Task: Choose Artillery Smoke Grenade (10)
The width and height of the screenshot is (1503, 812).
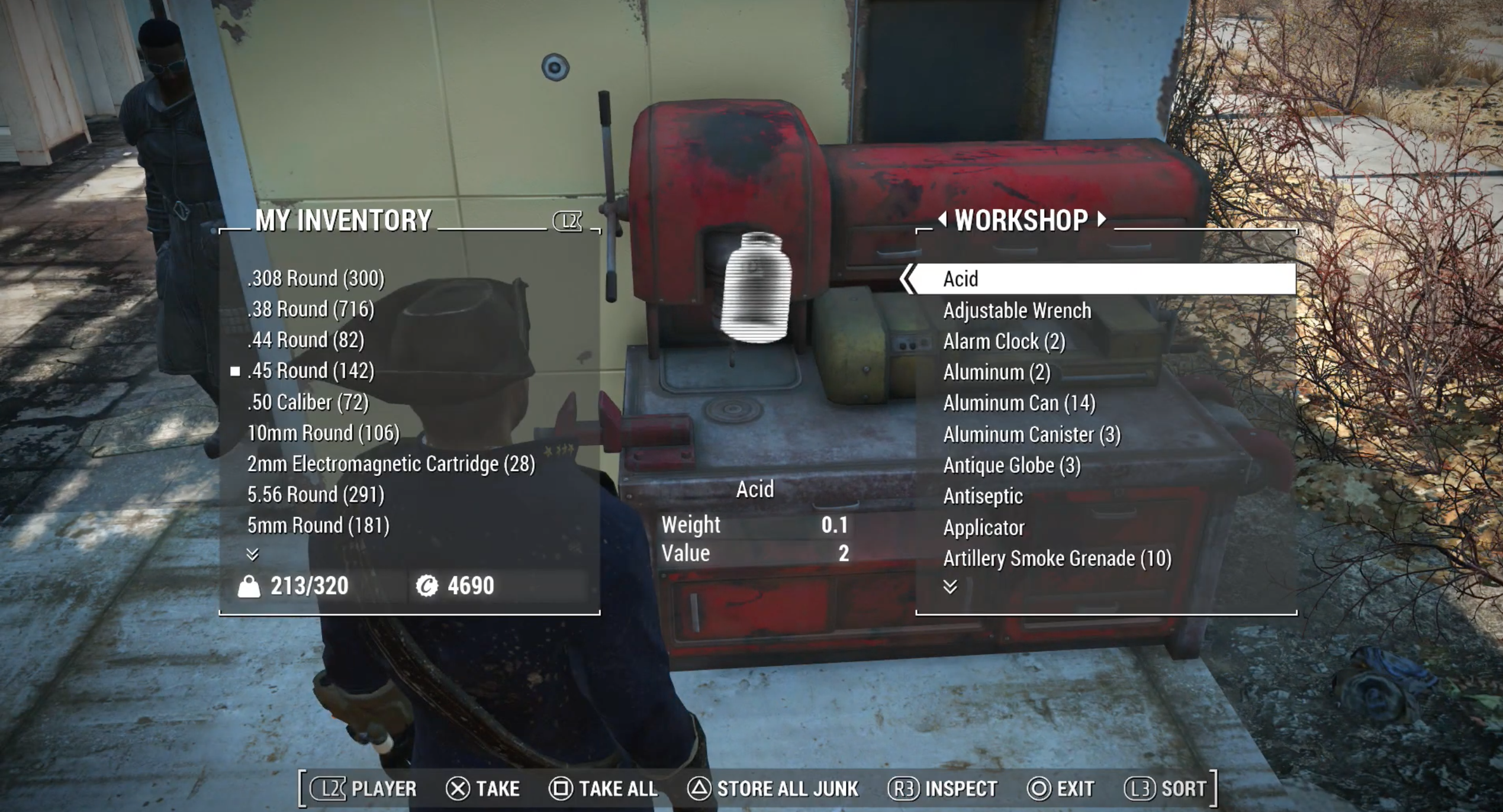Action: click(1057, 558)
